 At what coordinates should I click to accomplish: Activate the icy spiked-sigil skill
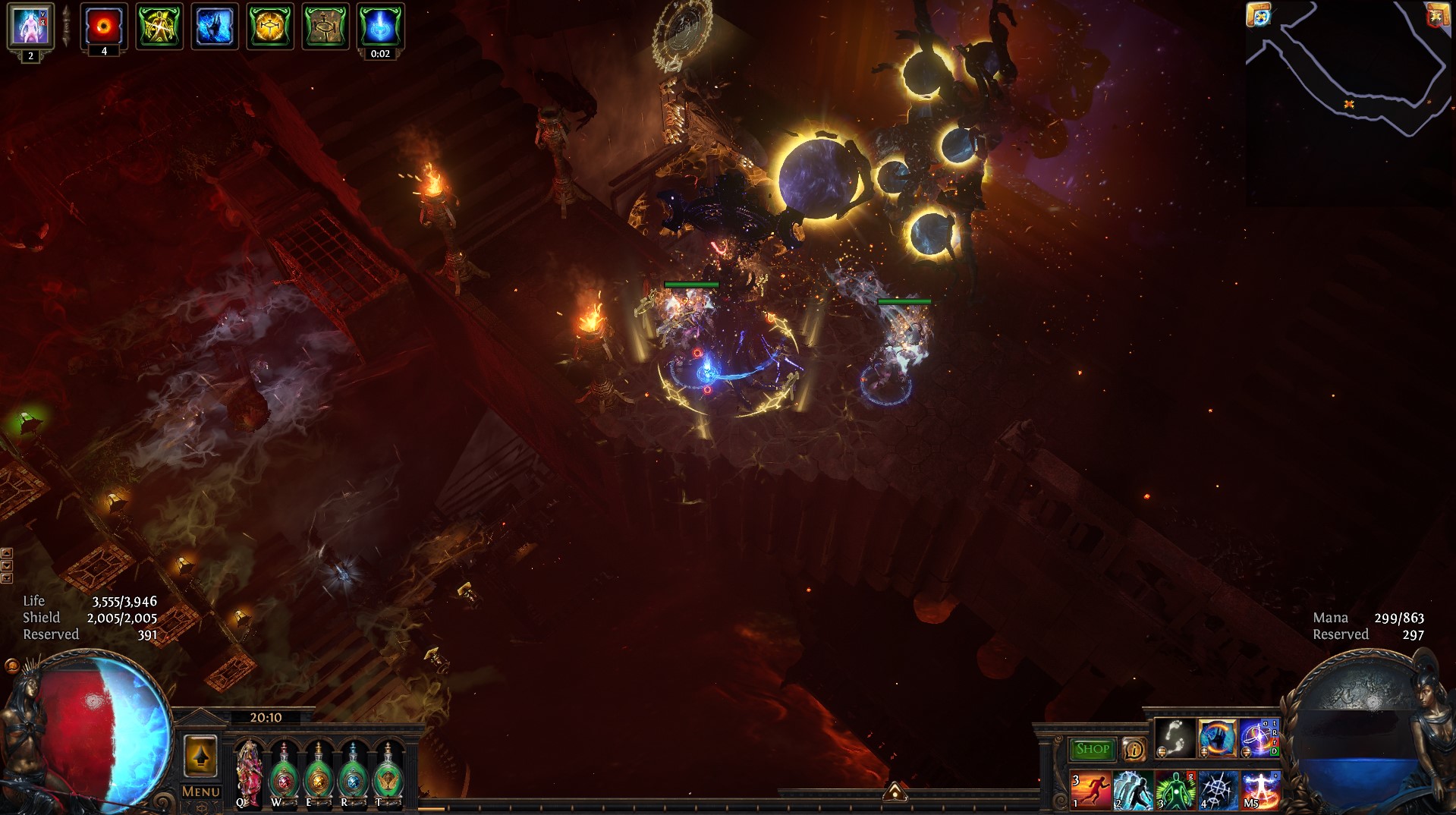[x=1217, y=790]
